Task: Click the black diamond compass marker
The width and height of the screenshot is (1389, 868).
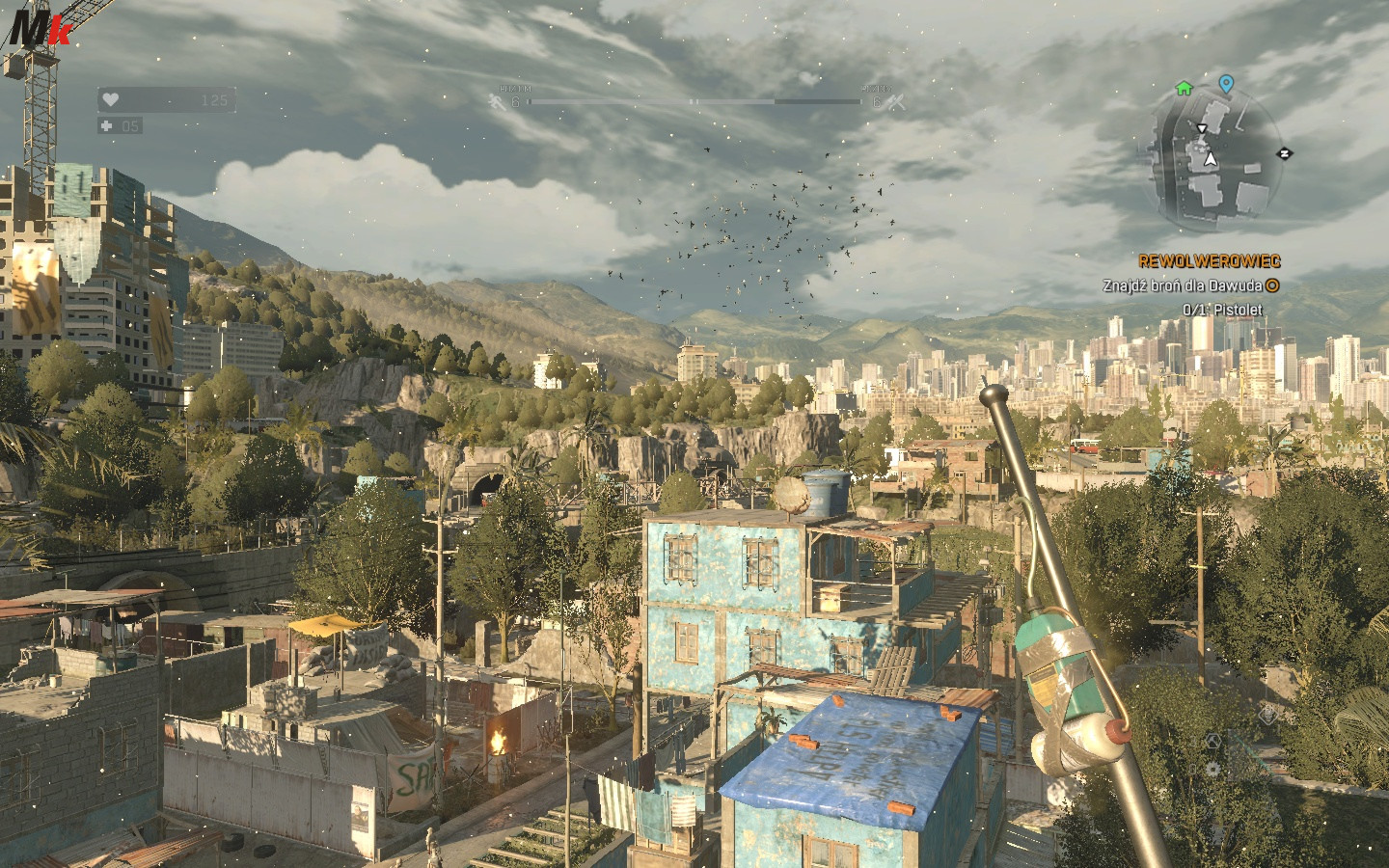Action: click(x=1285, y=153)
